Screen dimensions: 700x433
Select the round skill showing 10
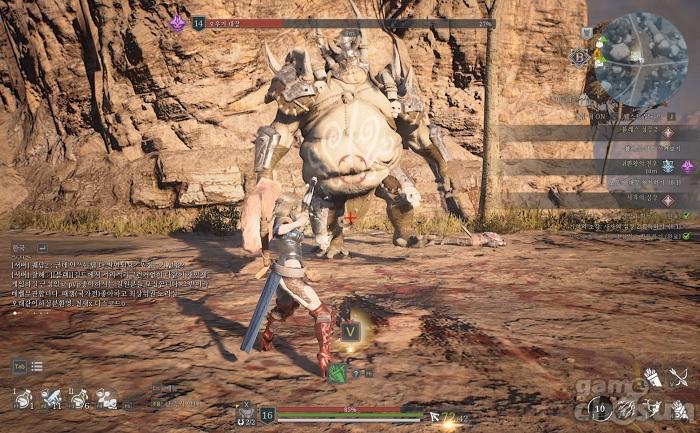tap(600, 407)
